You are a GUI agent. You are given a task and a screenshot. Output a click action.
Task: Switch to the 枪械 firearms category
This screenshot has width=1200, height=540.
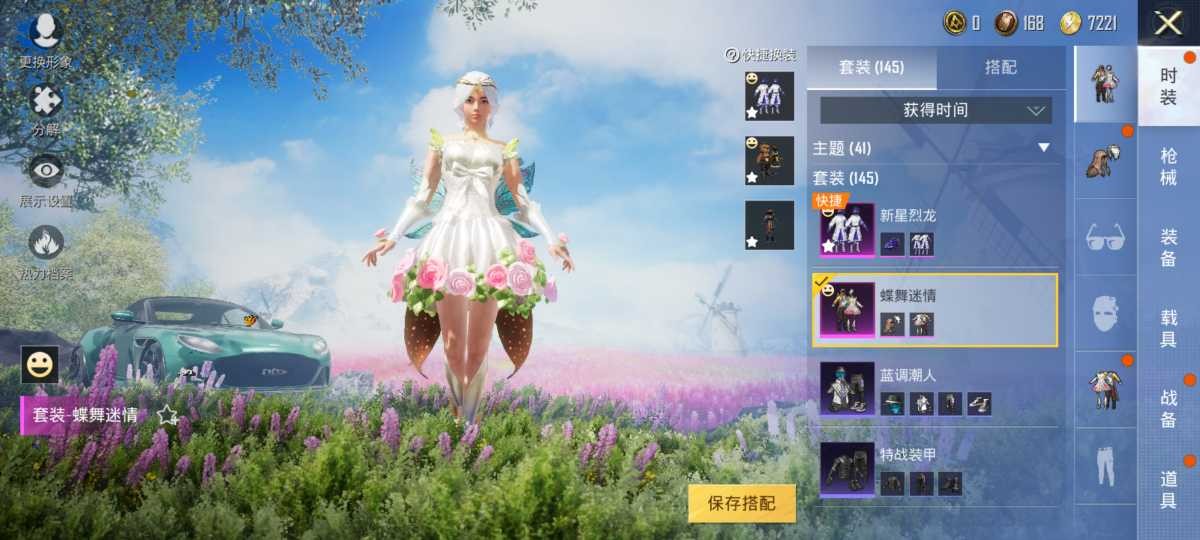point(1168,166)
